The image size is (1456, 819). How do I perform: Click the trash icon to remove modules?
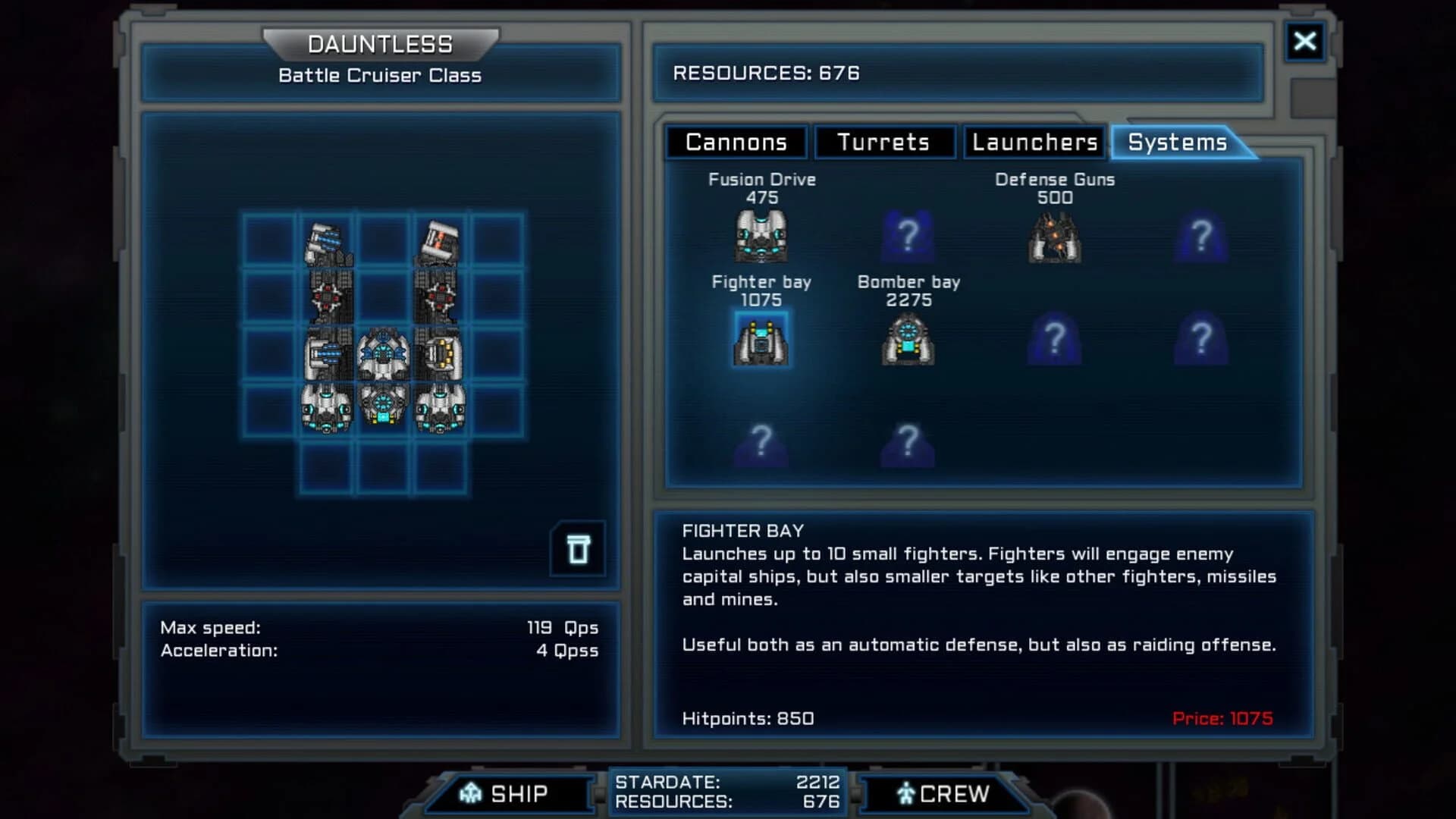click(x=577, y=549)
